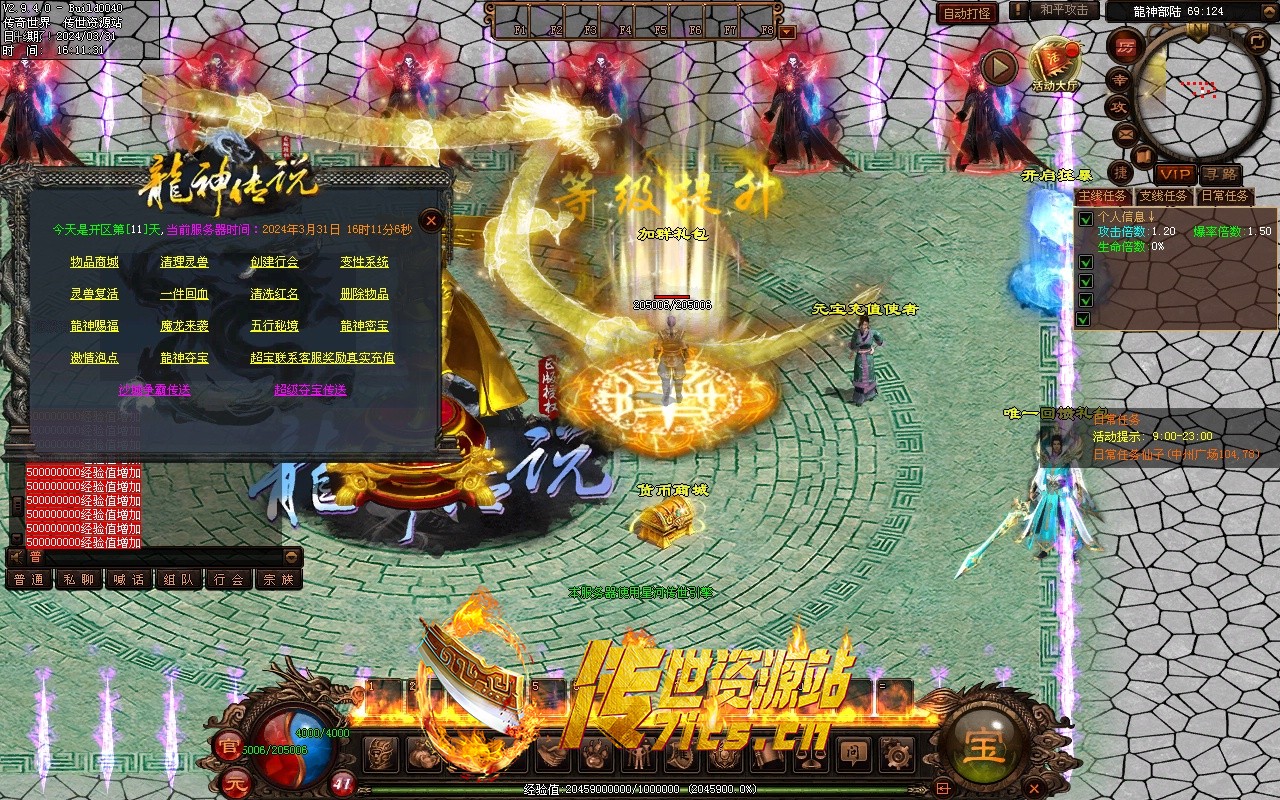Open the 五行秘境 dungeon link
Viewport: 1280px width, 800px height.
(274, 326)
